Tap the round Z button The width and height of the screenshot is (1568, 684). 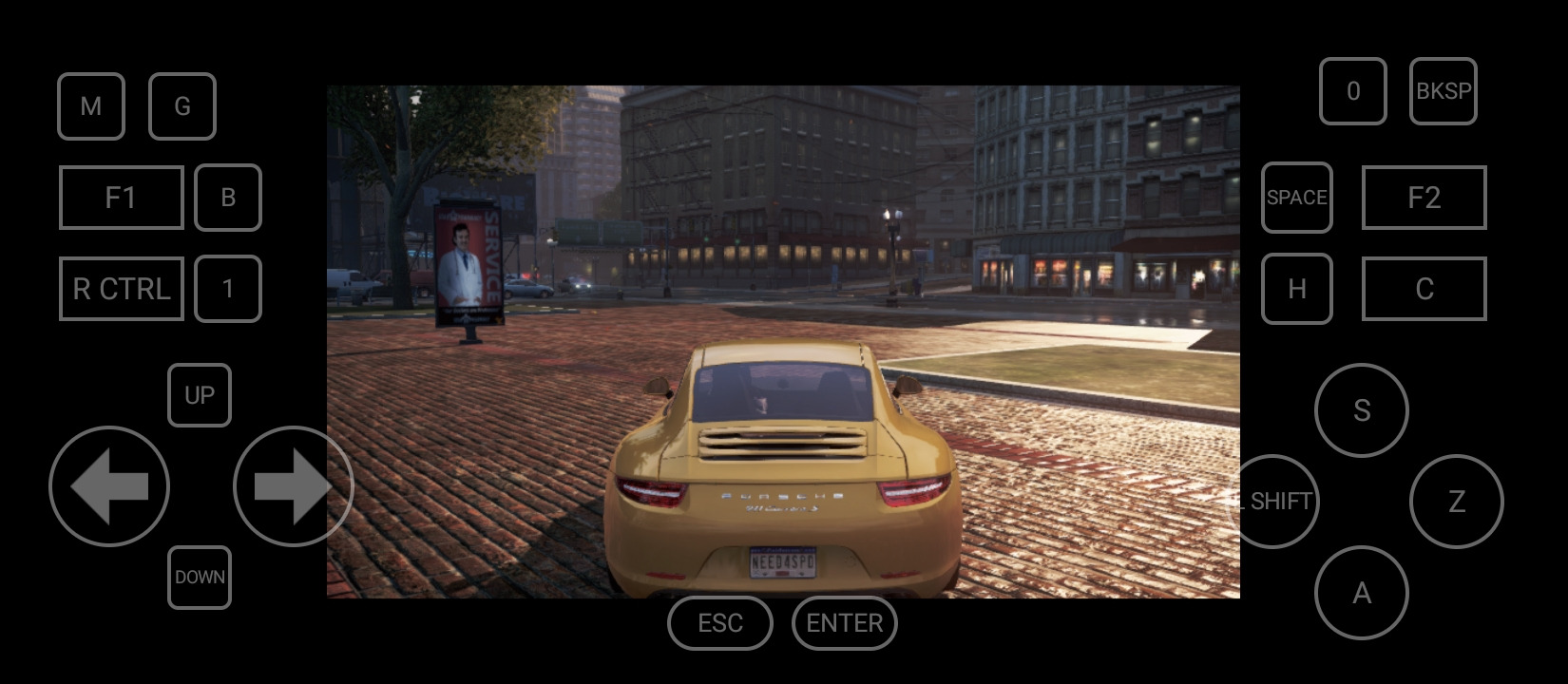1457,502
